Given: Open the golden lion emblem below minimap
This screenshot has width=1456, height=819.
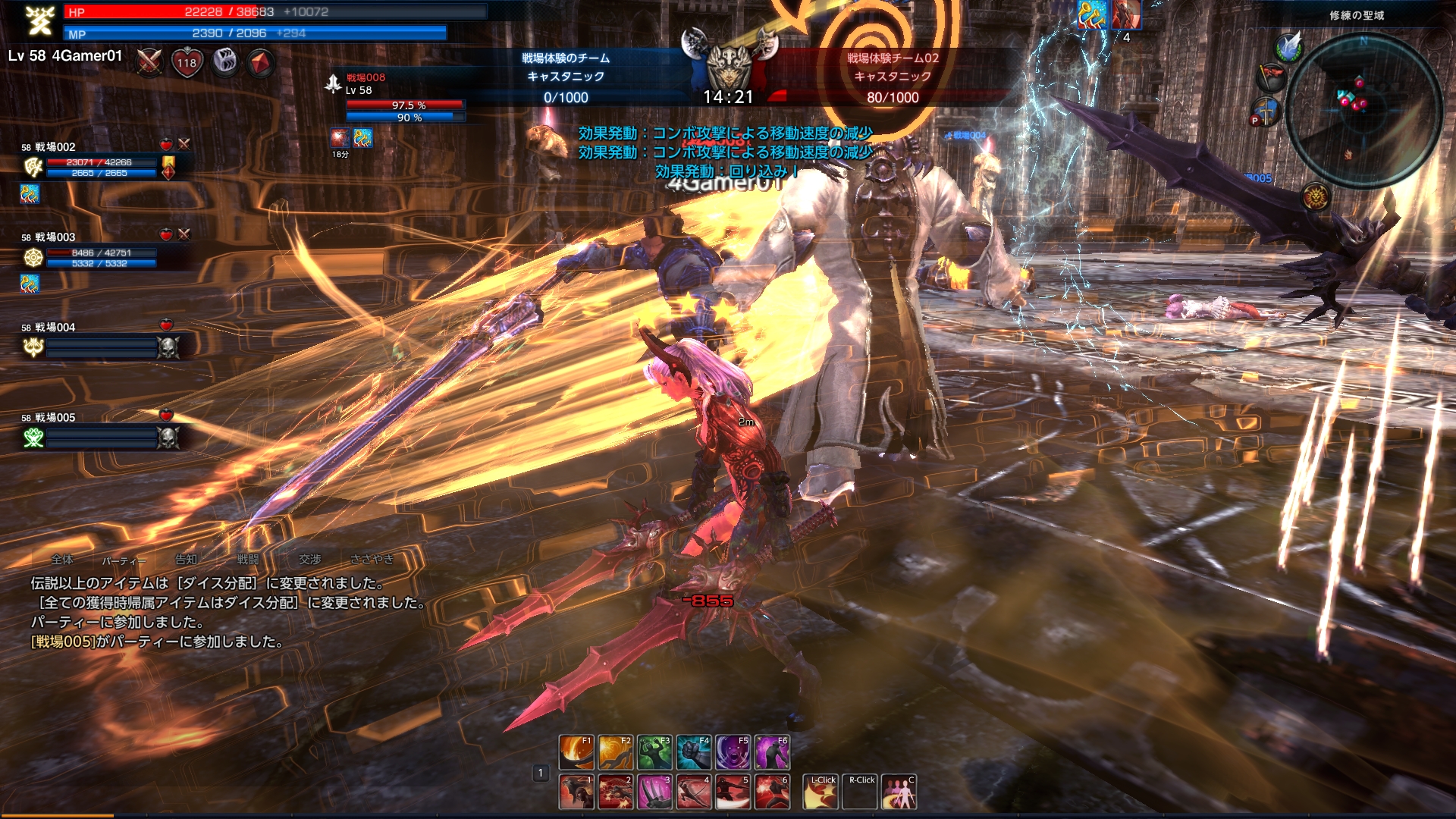Looking at the screenshot, I should click(x=1315, y=197).
